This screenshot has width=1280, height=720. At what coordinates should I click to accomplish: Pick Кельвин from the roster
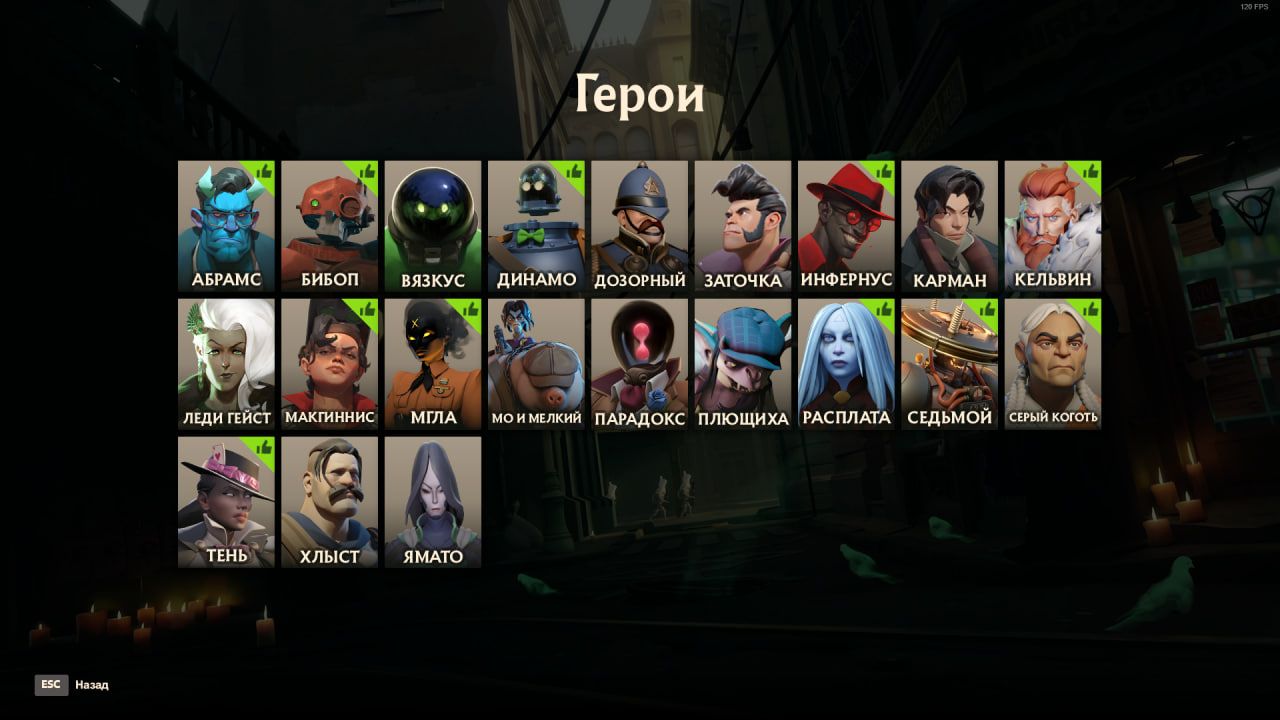(x=1053, y=226)
